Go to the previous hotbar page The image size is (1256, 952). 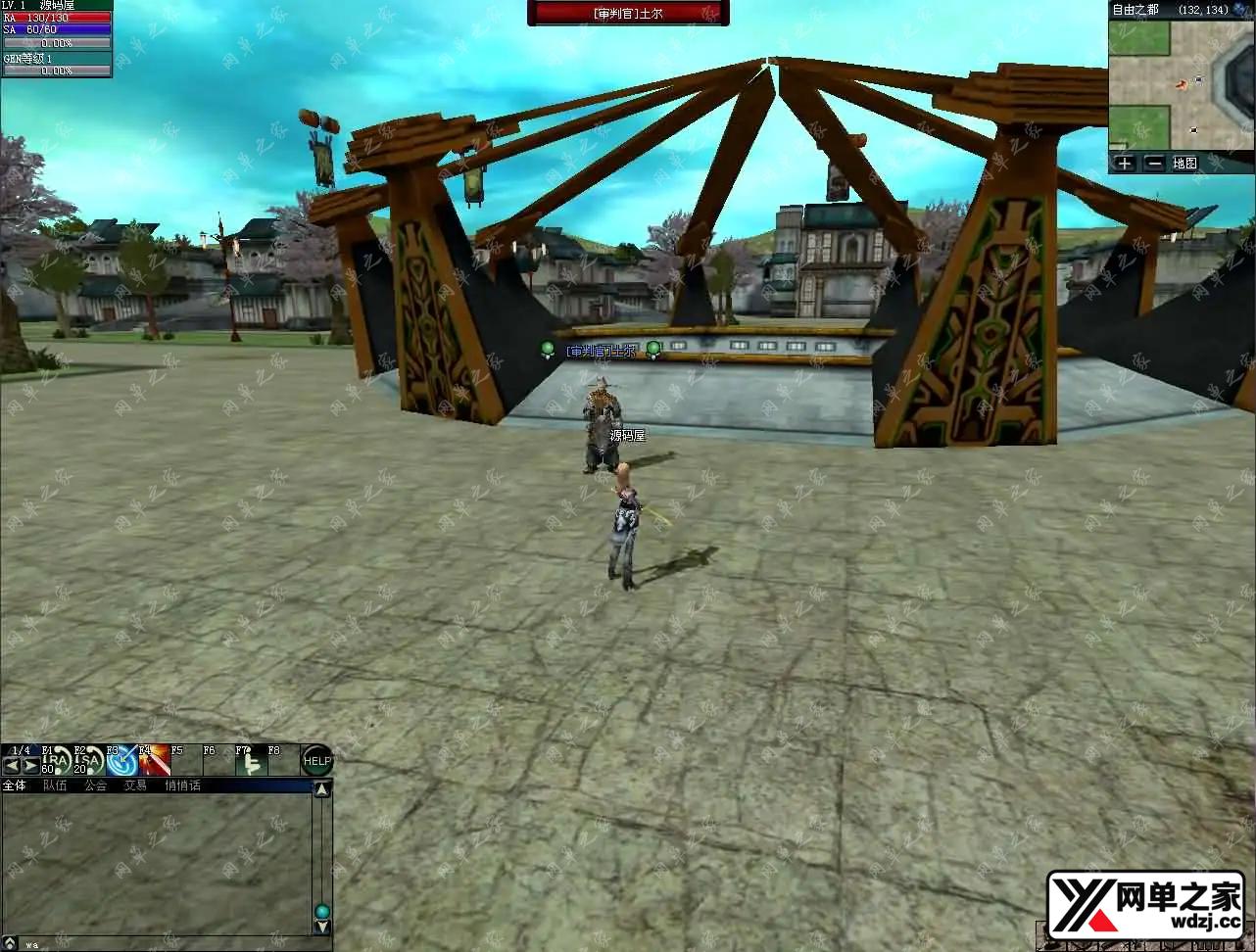(x=12, y=766)
